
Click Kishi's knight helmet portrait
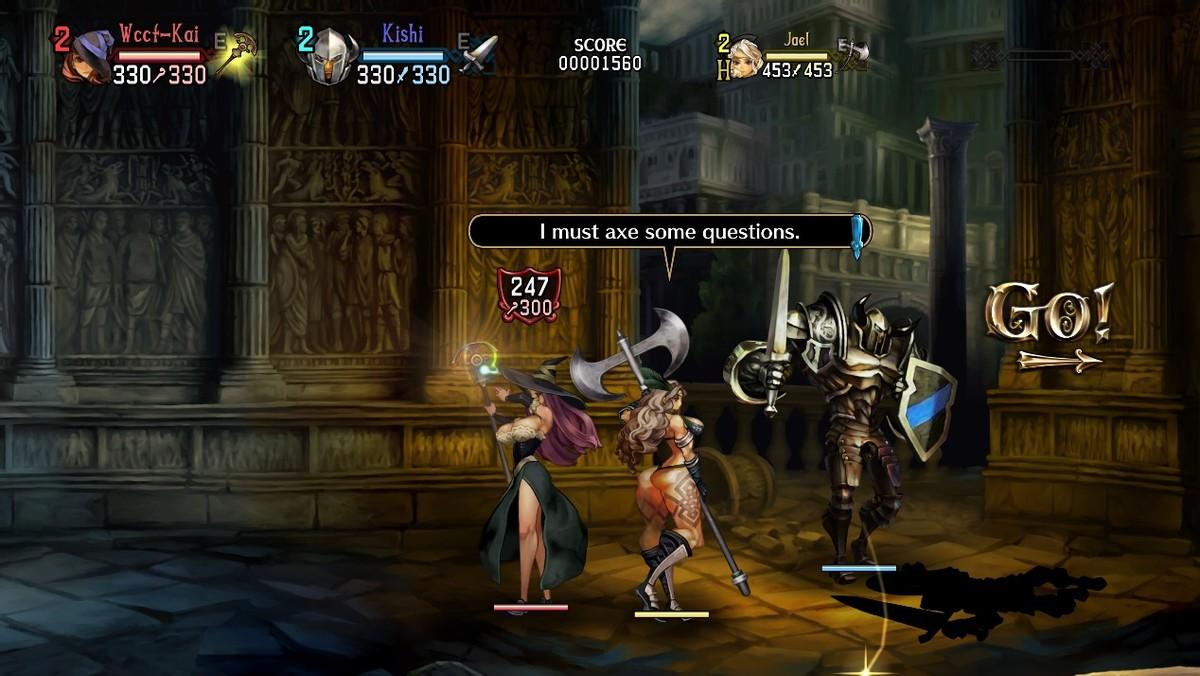pos(332,59)
